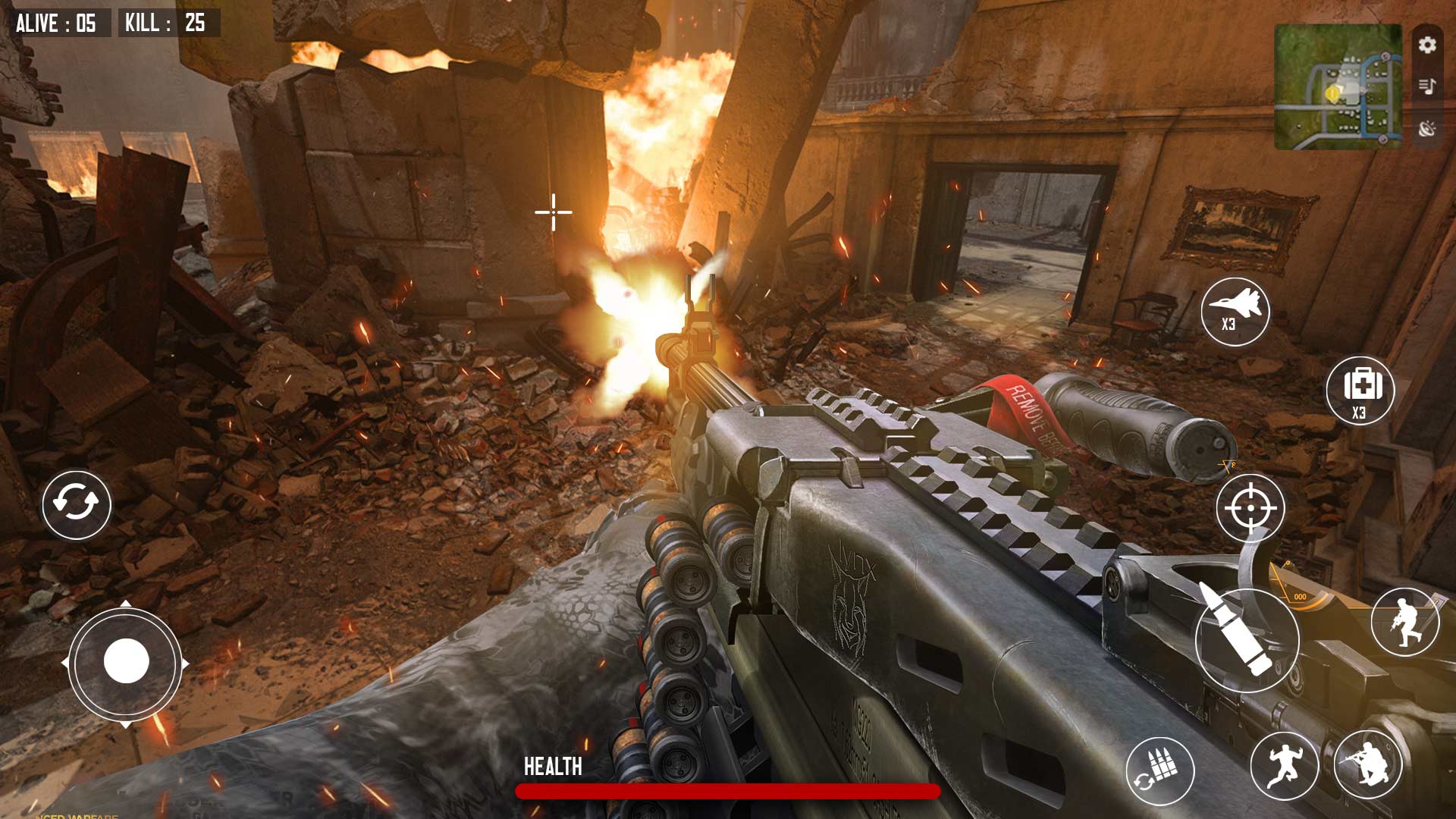Image resolution: width=1456 pixels, height=819 pixels.
Task: Tap the weapon switch circular-arrows icon
Action: 76,503
